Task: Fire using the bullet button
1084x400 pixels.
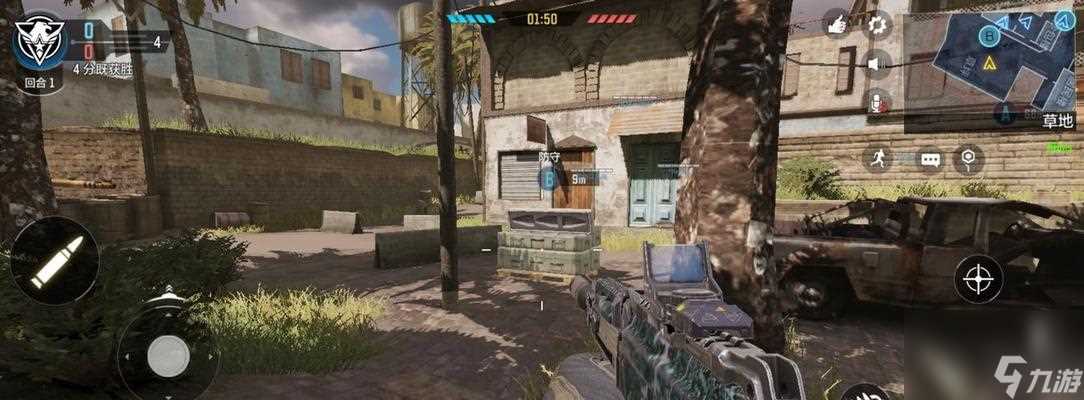Action: tap(55, 262)
